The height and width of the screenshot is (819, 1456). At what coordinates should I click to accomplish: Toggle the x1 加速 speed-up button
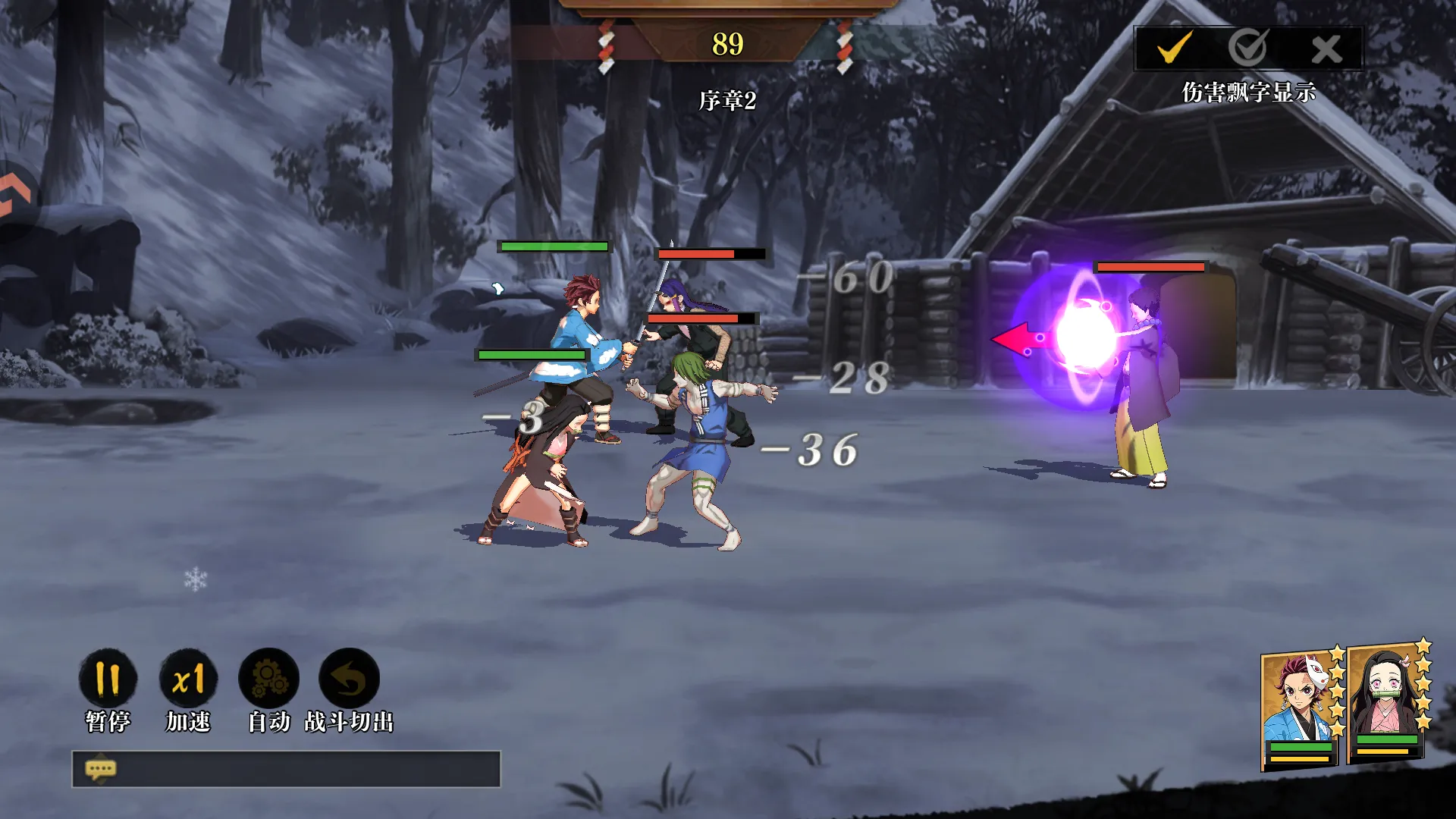click(188, 679)
